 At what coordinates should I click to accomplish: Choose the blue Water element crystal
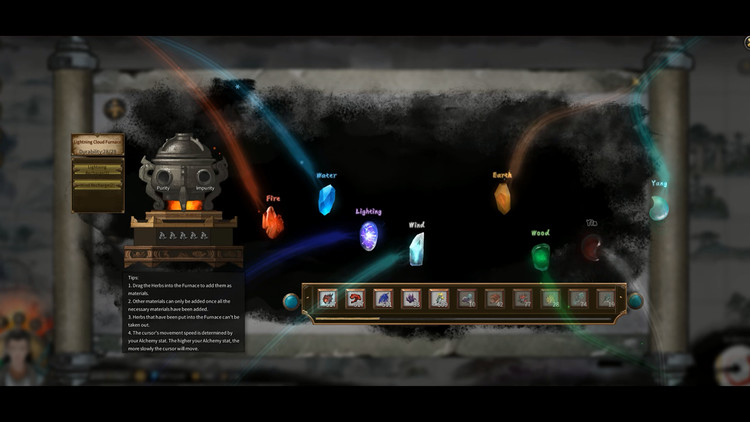click(x=326, y=200)
